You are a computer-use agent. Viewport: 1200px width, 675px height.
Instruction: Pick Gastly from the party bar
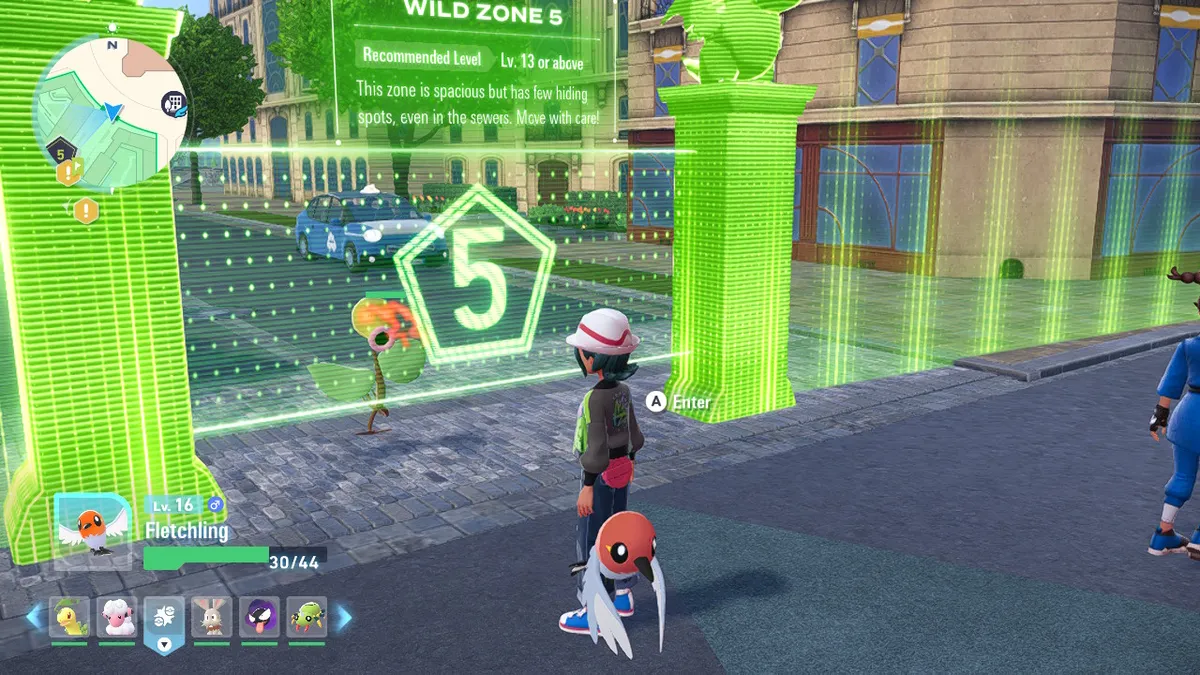point(259,618)
